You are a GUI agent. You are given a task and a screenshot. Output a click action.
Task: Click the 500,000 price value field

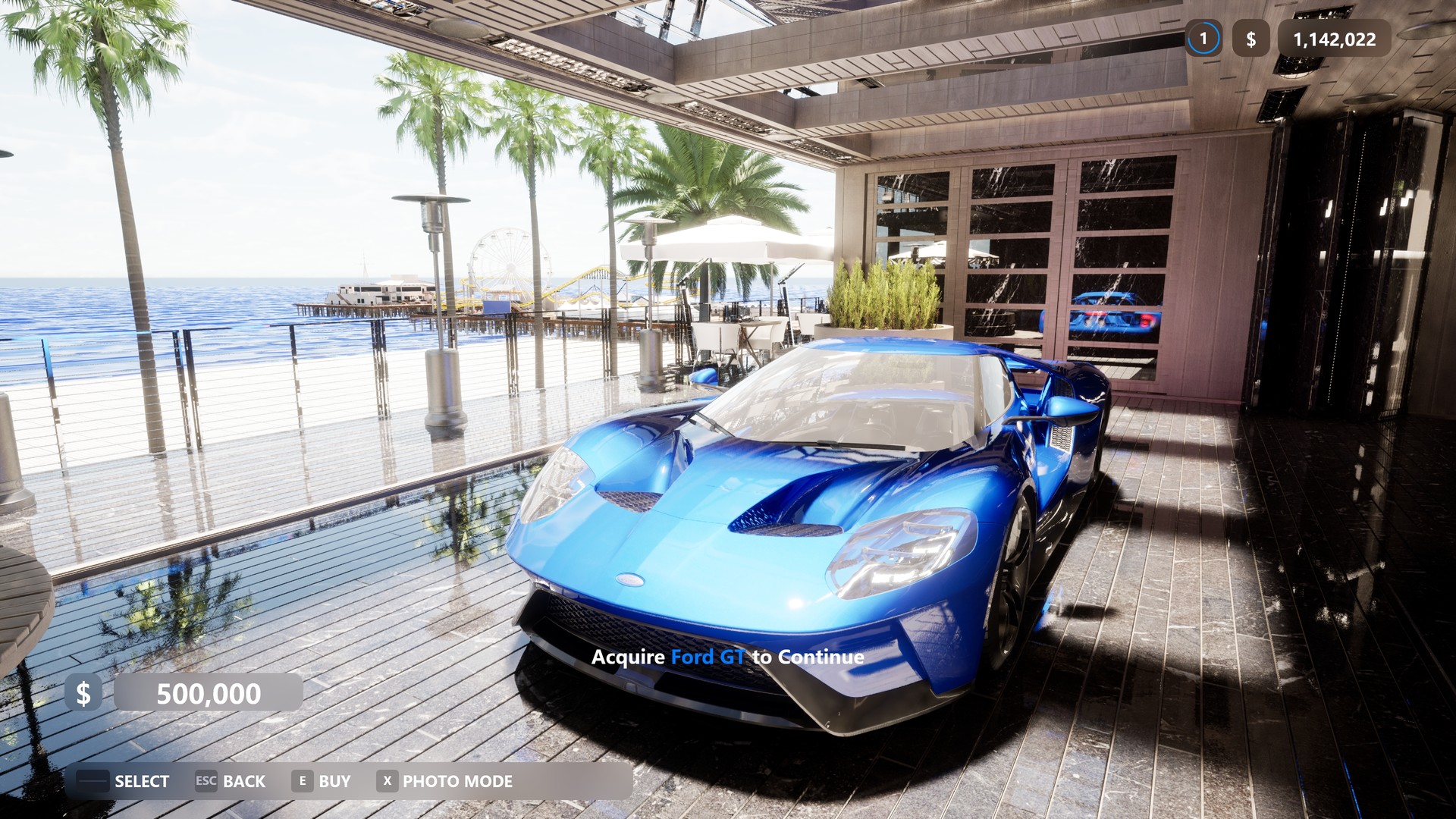click(209, 692)
